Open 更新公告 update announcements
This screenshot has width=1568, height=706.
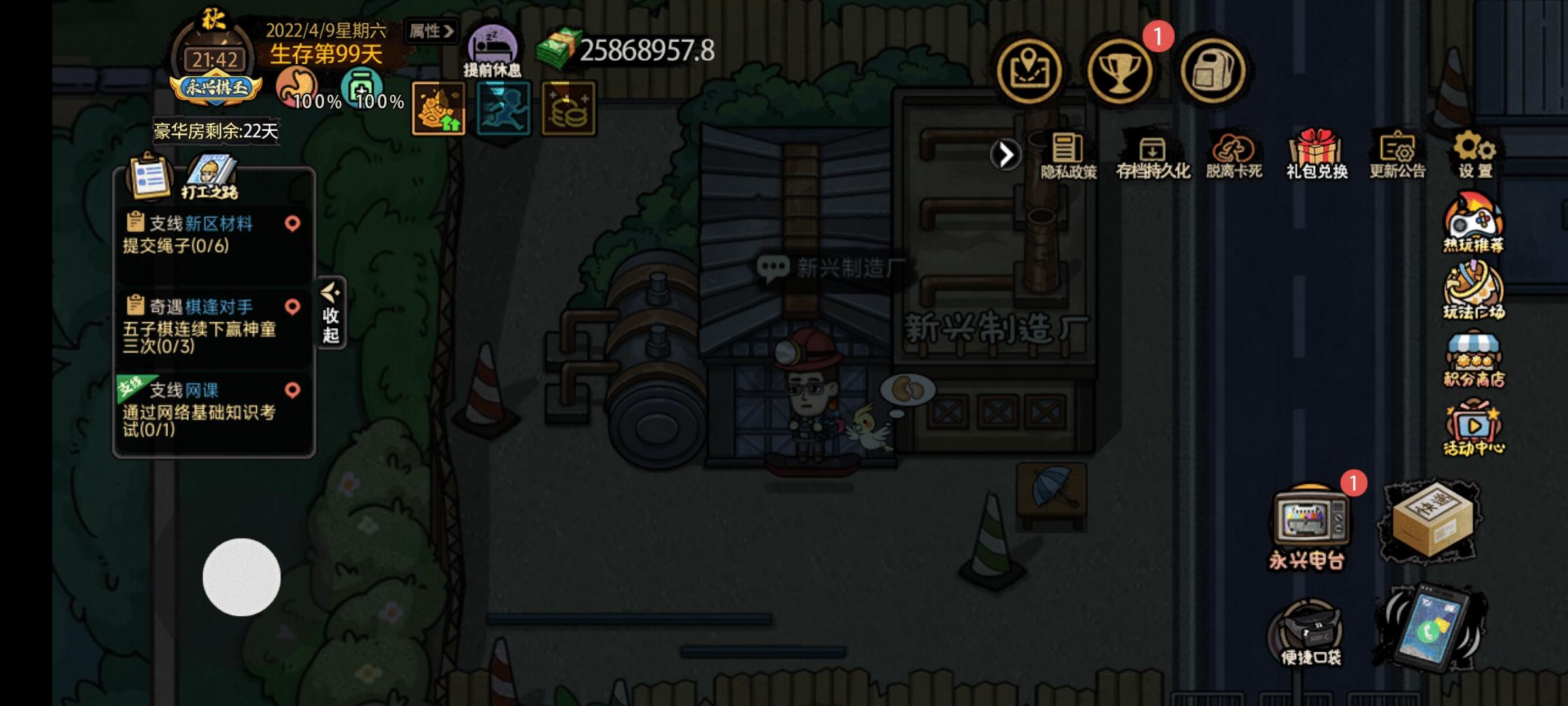1397,150
